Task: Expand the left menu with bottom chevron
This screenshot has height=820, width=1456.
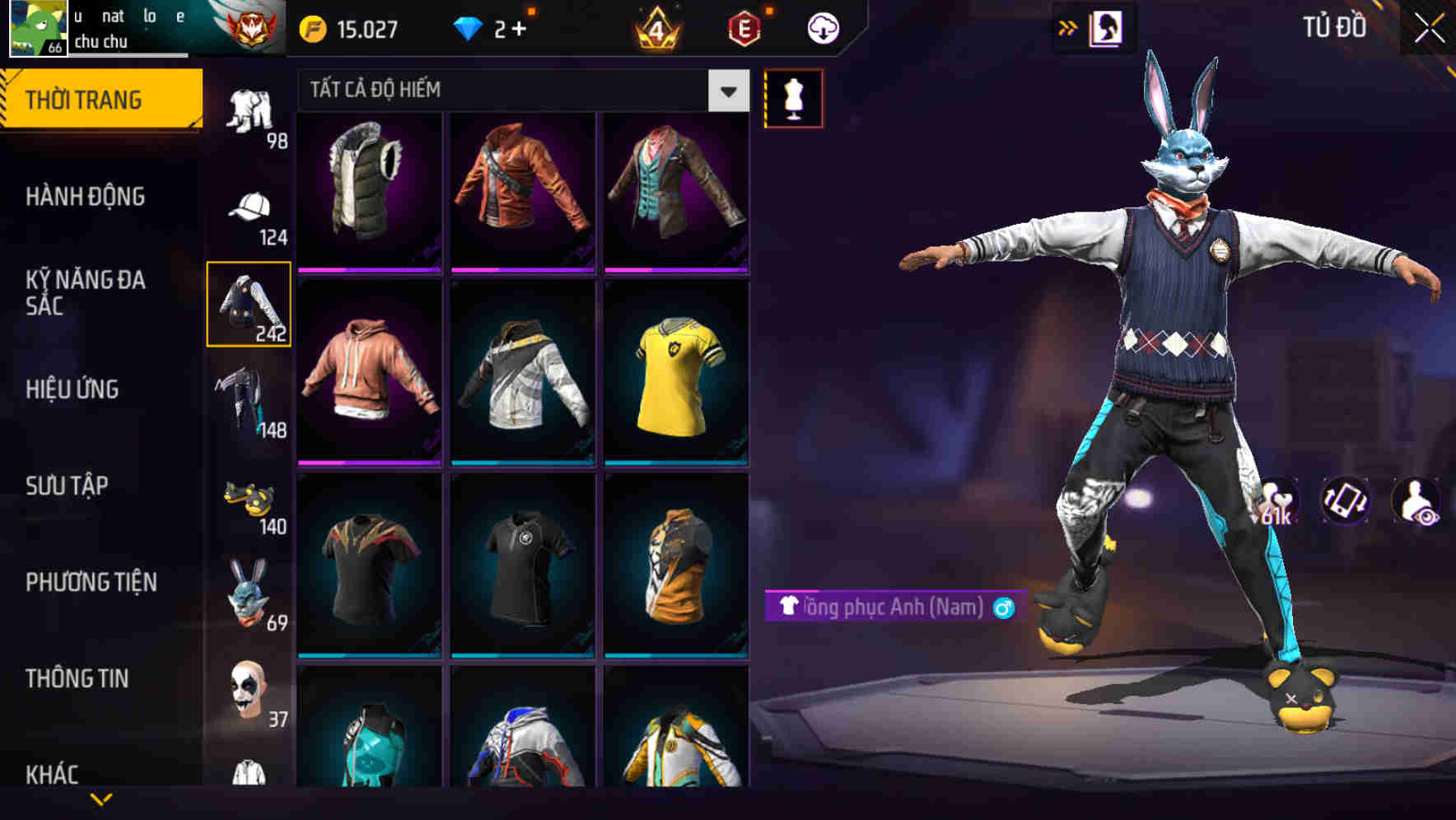Action: click(99, 797)
